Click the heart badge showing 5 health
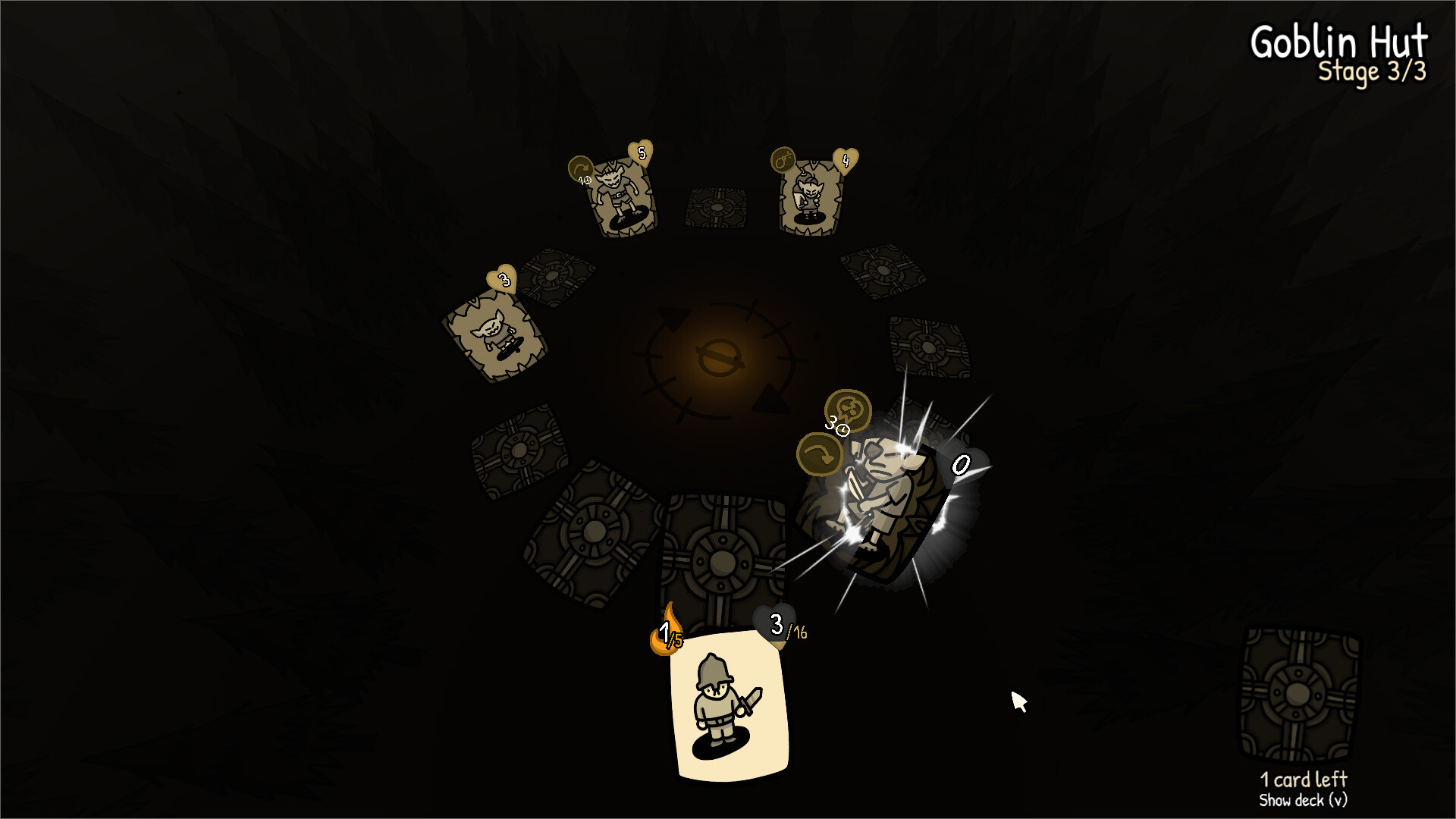 (639, 152)
